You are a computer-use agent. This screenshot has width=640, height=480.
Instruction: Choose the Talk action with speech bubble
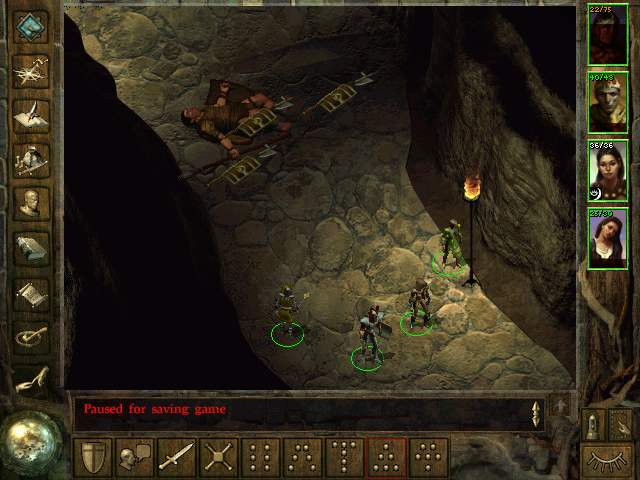coord(134,456)
